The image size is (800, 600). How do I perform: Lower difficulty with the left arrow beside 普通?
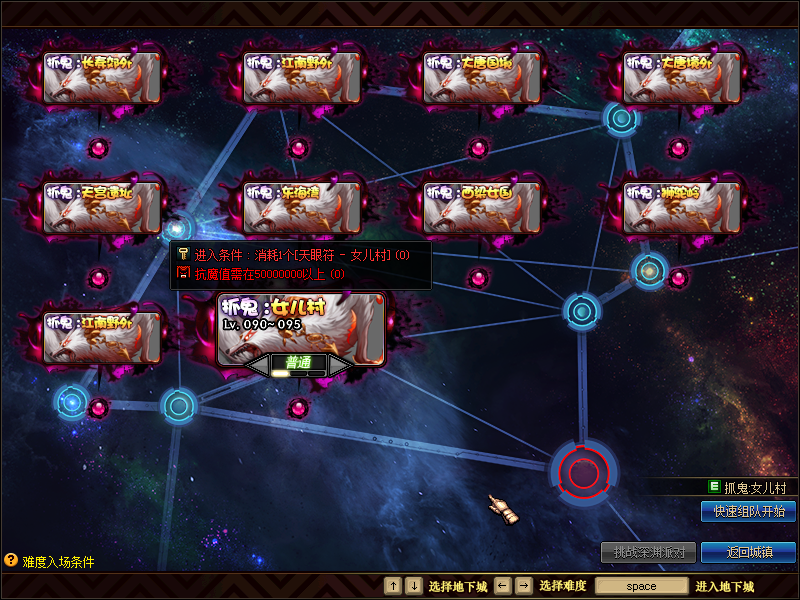click(x=259, y=365)
